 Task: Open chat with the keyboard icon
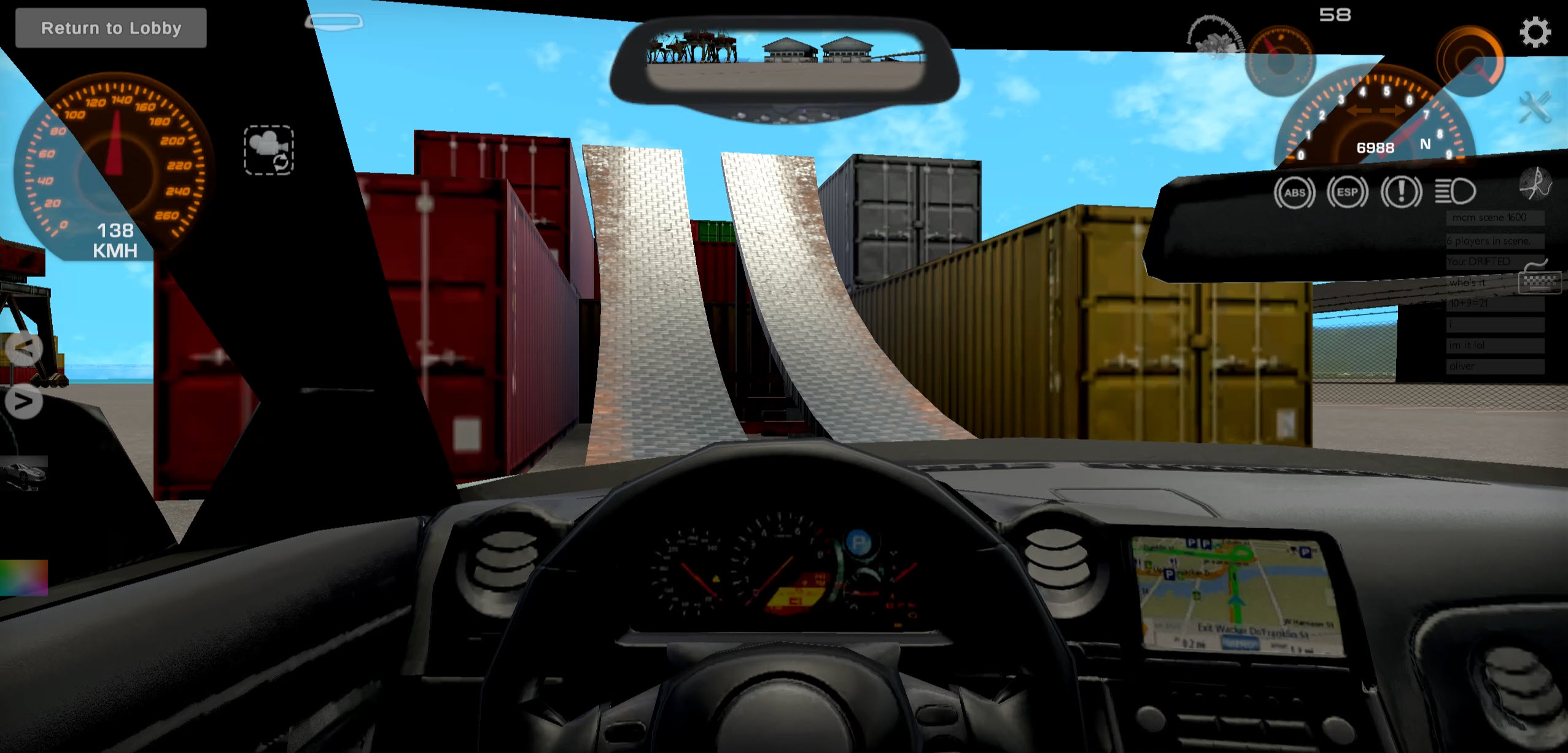click(x=1542, y=282)
